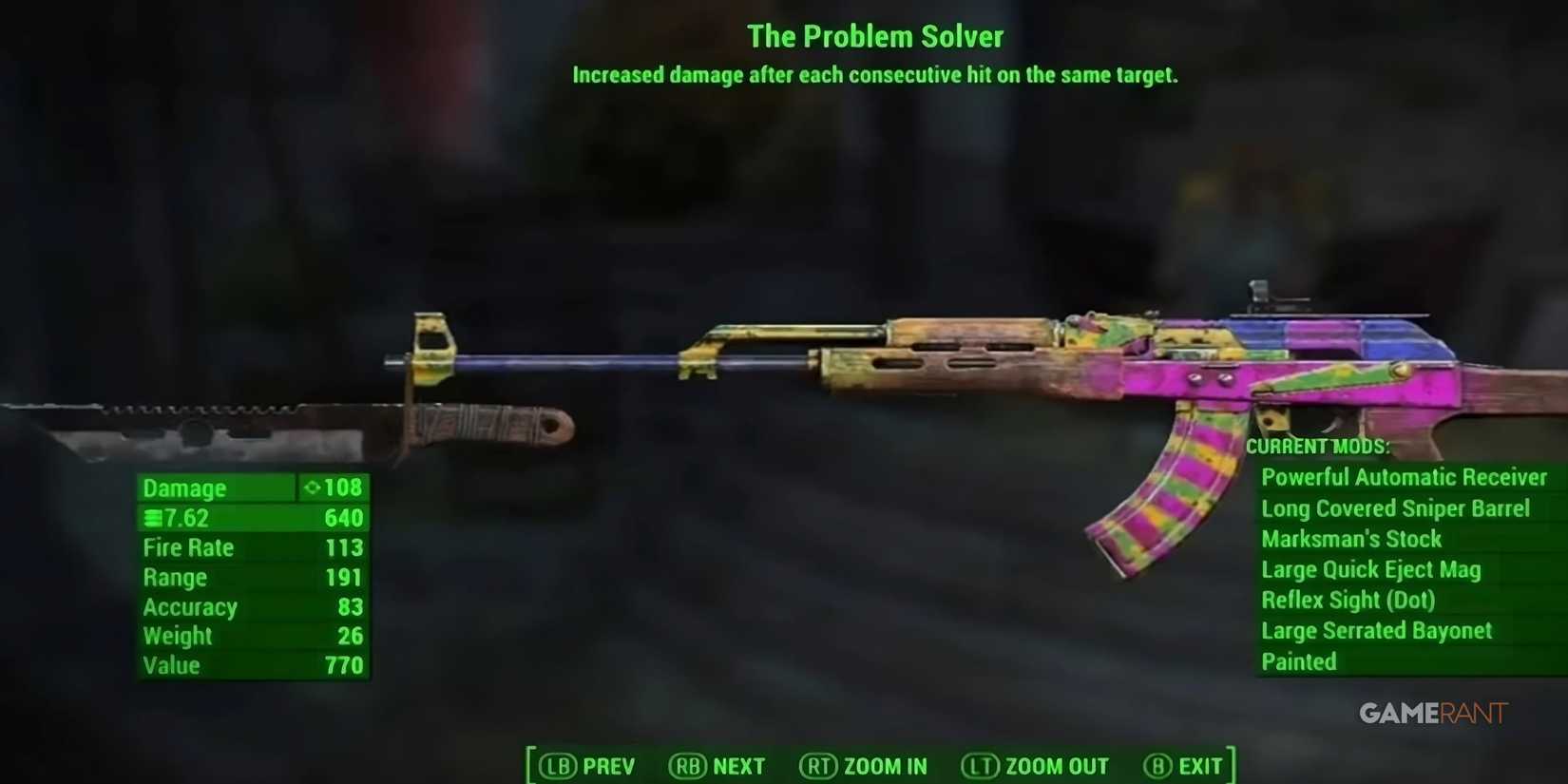Screen dimensions: 1568x784
Task: Click the Painted mod entry
Action: (1298, 661)
